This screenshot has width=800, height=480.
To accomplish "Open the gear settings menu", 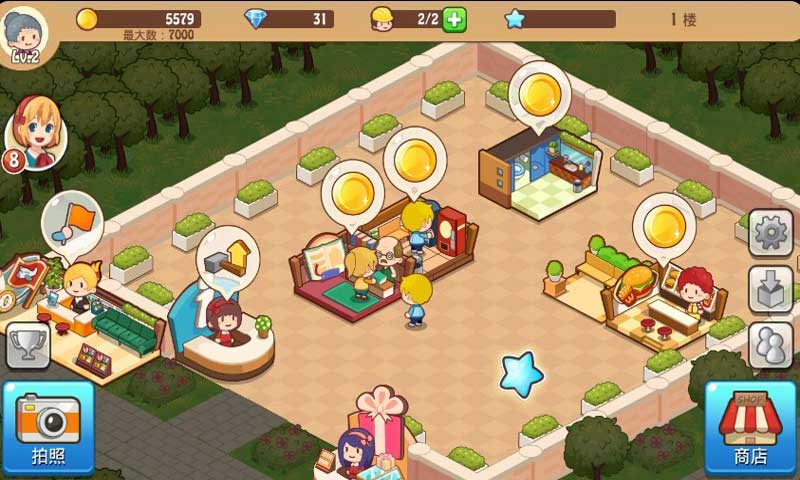I will [770, 234].
